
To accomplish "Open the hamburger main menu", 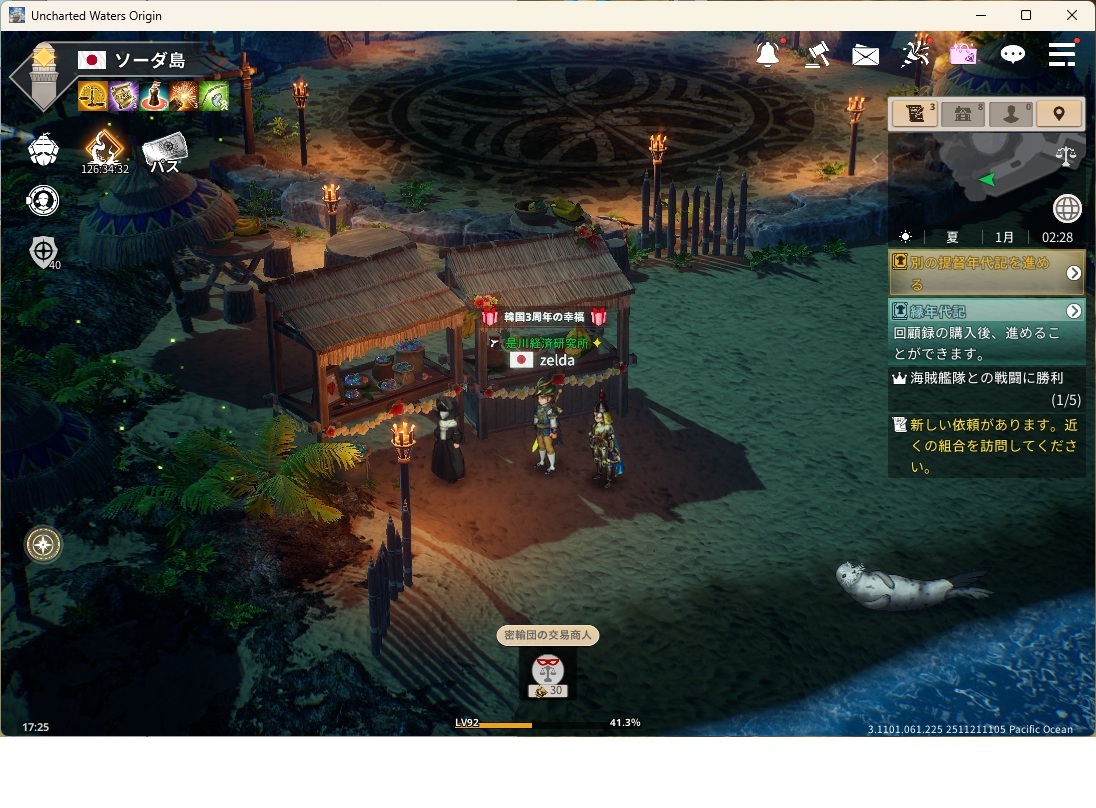I will point(1061,54).
